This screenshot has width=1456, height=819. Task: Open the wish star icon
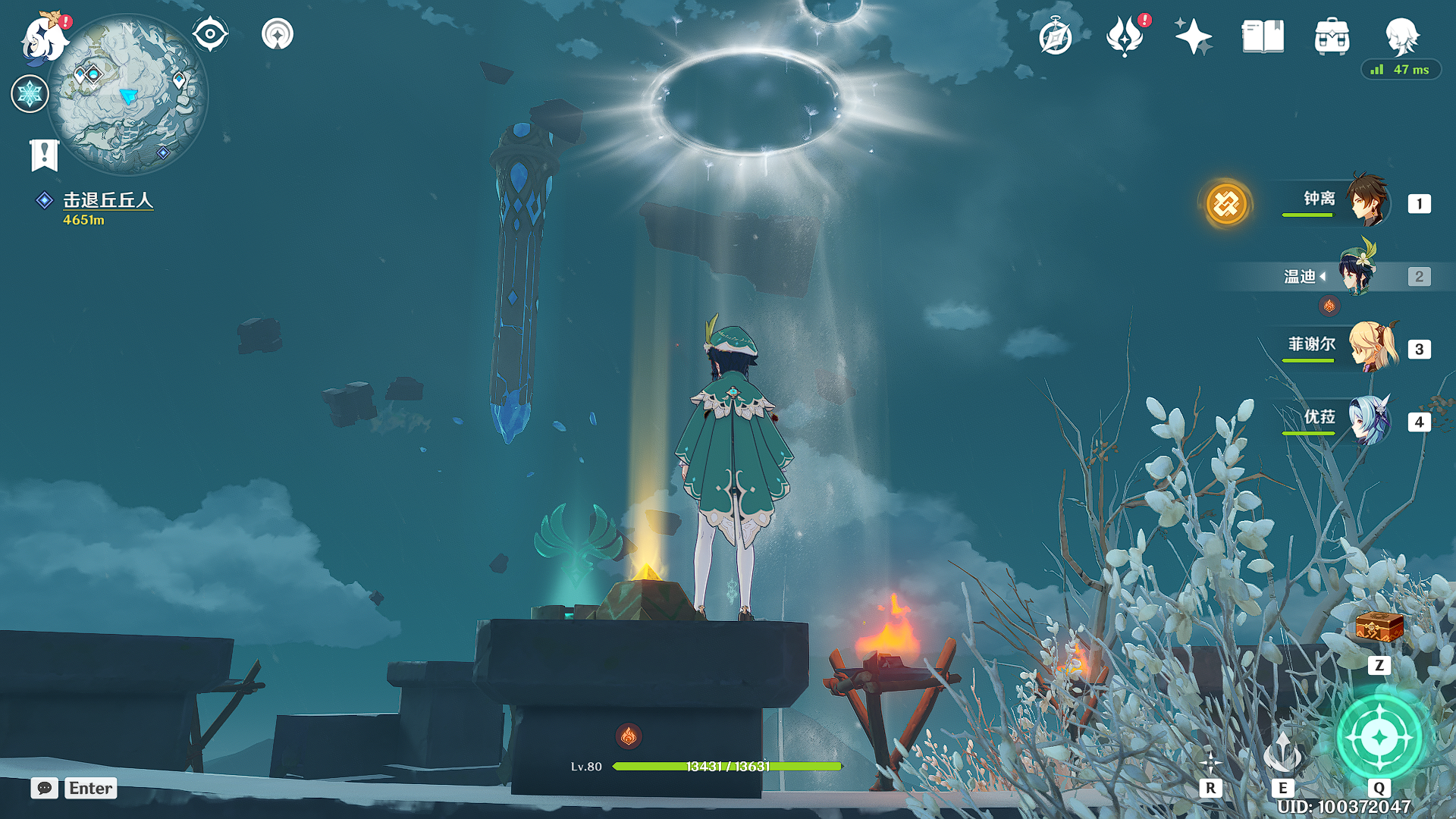(x=1193, y=36)
